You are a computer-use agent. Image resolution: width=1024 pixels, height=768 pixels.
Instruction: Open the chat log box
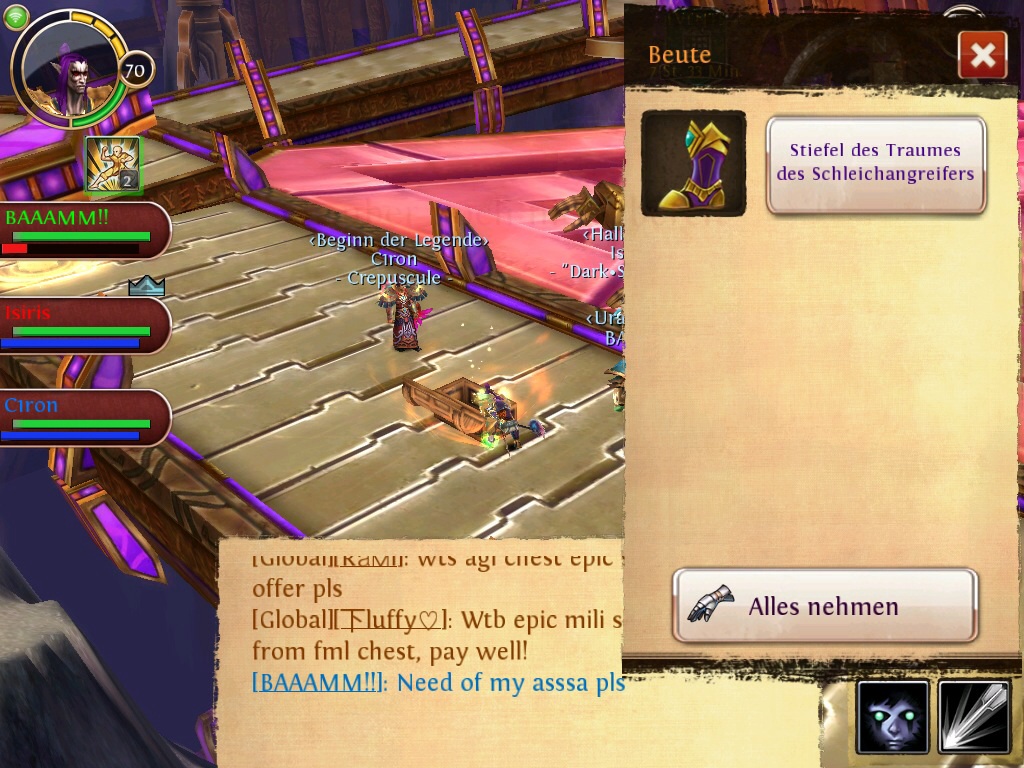(x=420, y=650)
